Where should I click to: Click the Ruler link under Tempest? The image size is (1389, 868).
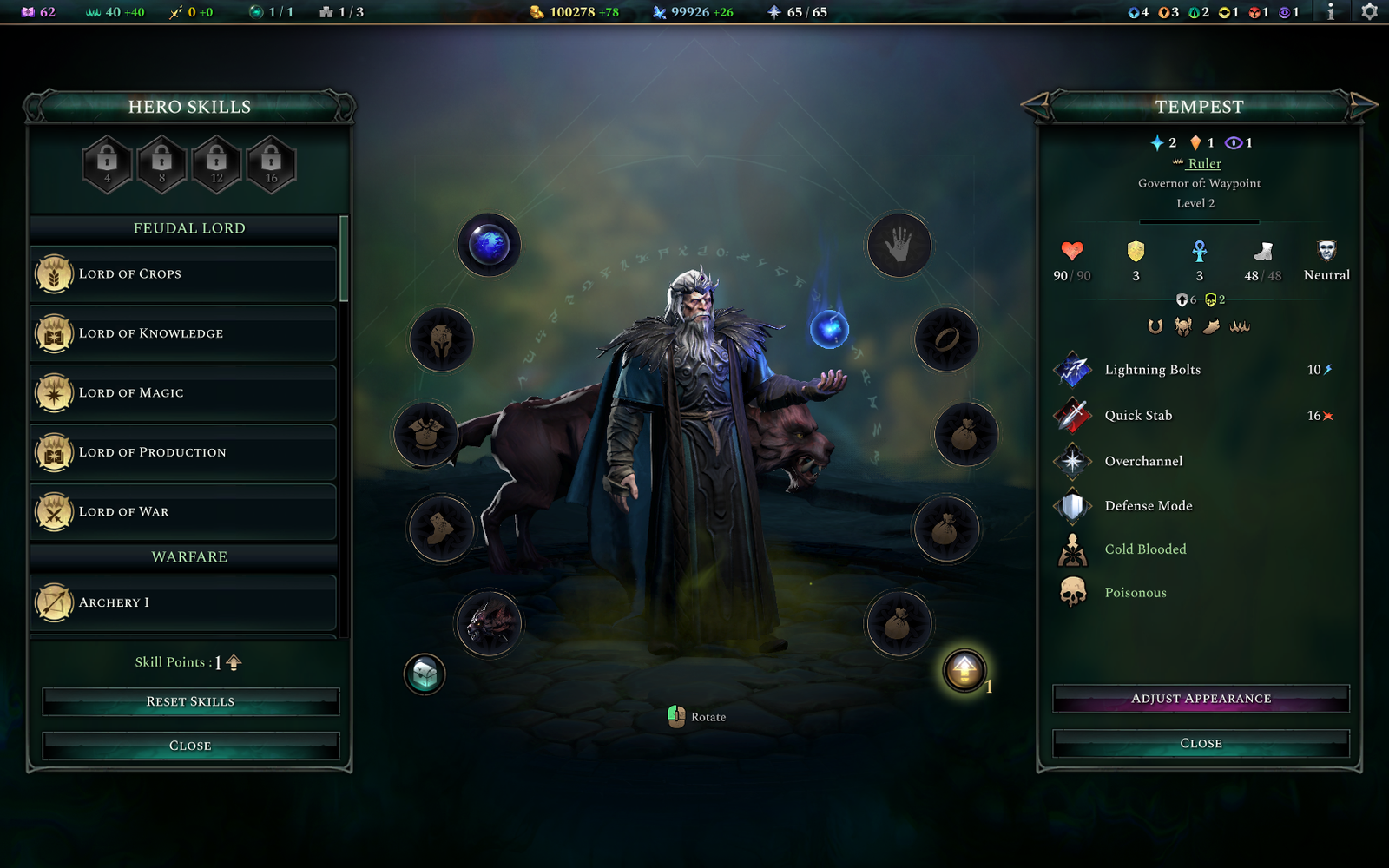[x=1204, y=163]
